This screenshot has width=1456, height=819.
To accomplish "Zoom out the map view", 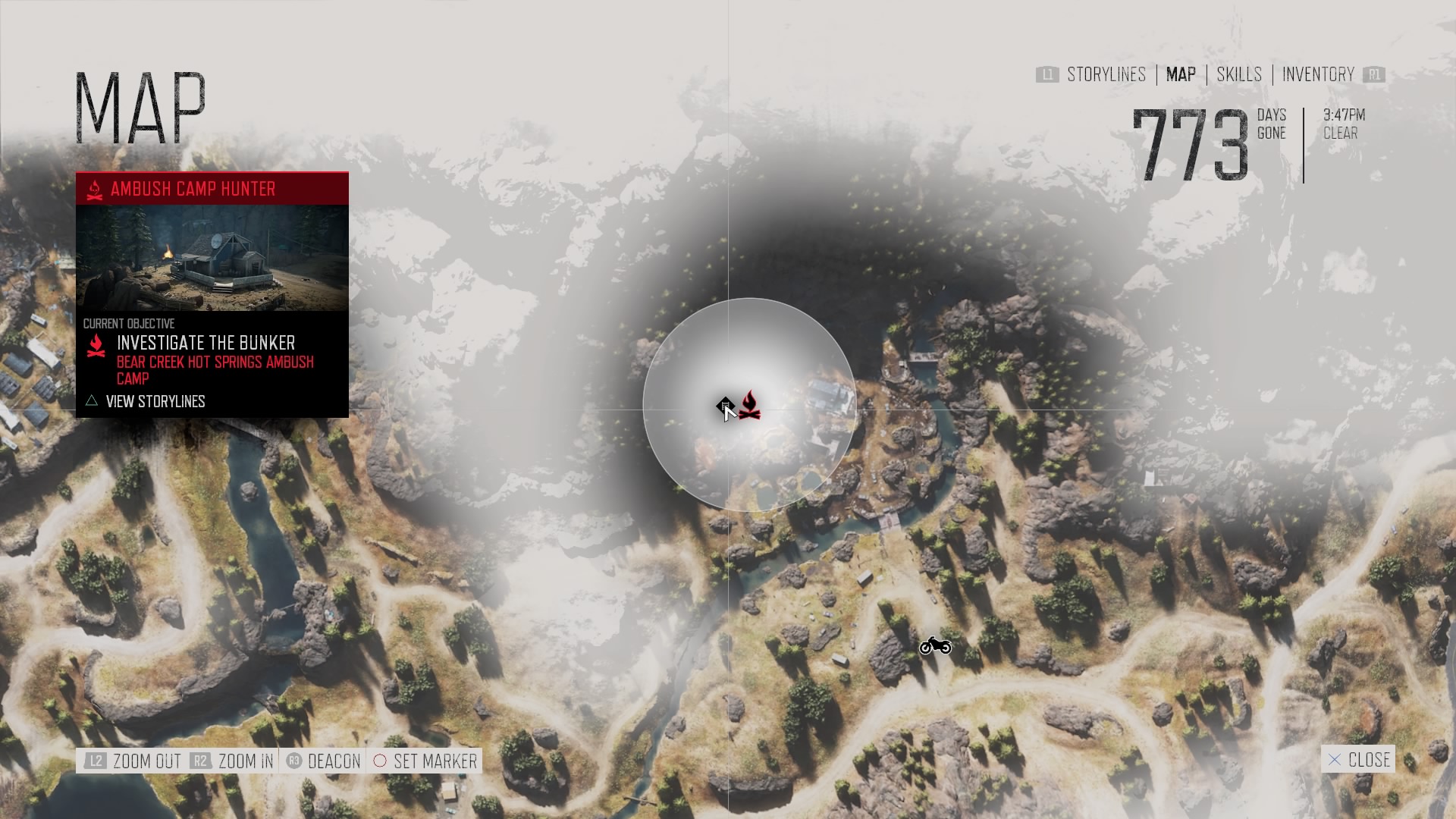I will point(134,761).
